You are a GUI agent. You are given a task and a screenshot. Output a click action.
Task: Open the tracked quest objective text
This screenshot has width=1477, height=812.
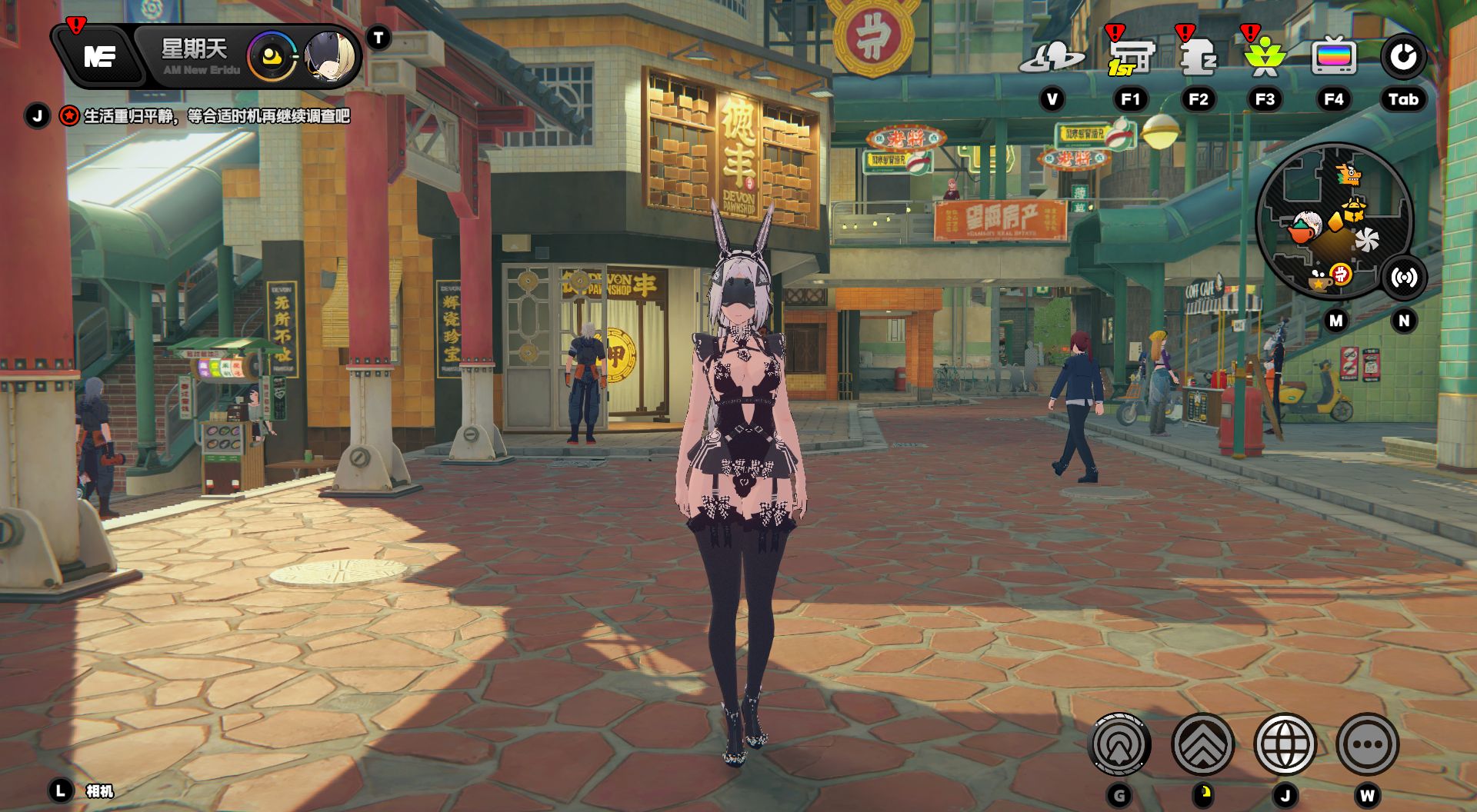tap(216, 116)
